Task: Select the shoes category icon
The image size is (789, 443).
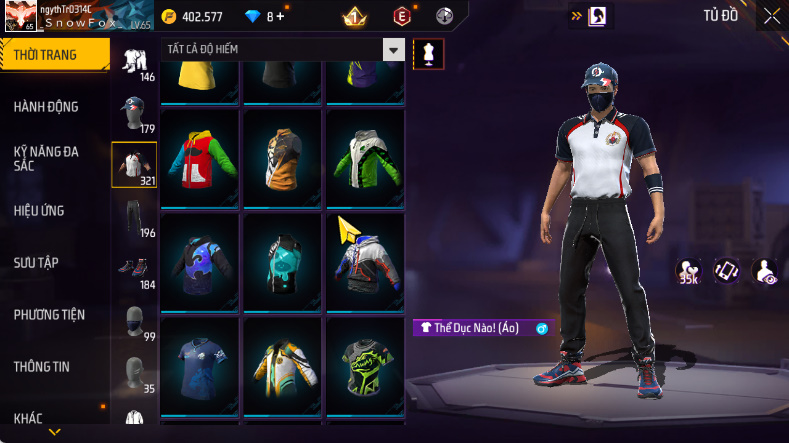Action: [134, 268]
